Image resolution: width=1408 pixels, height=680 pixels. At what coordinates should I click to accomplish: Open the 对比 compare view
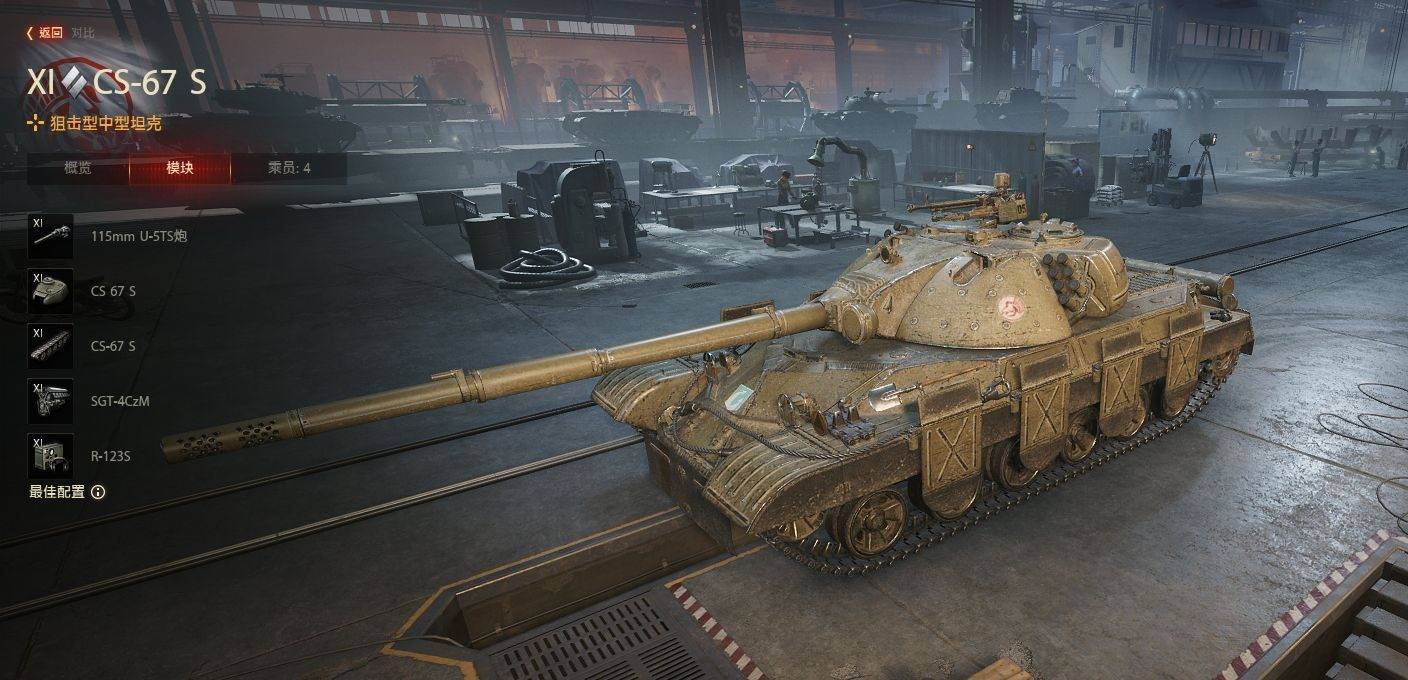click(83, 32)
